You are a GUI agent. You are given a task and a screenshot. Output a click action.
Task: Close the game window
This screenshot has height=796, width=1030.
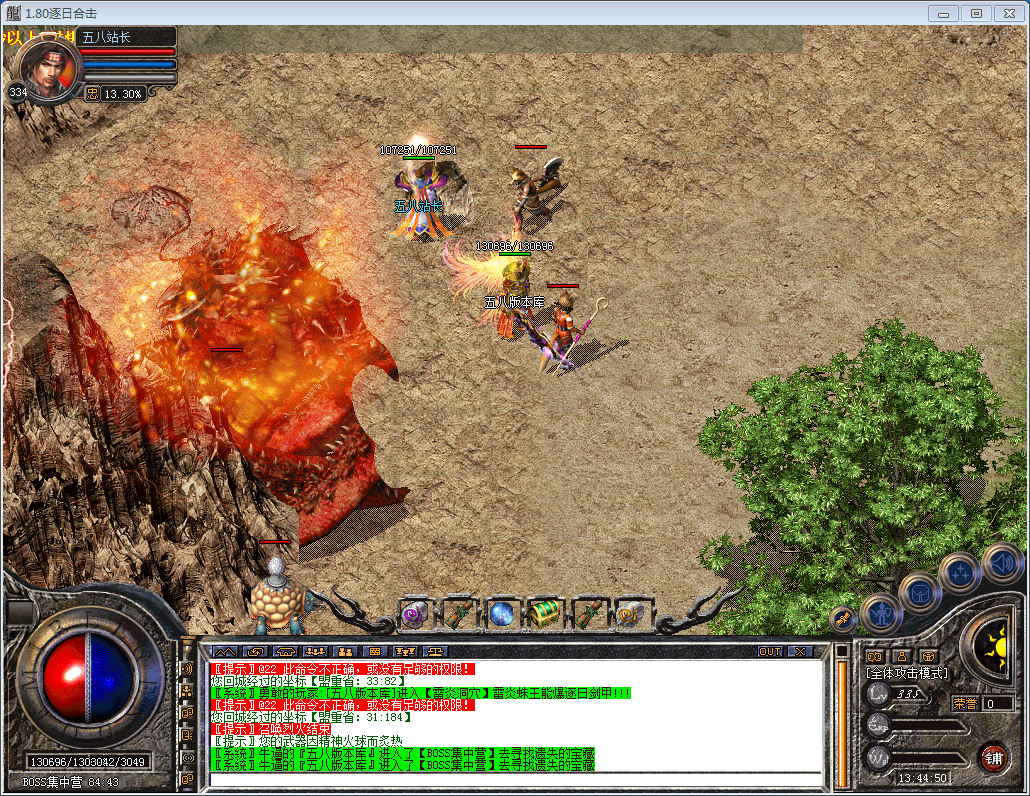point(1008,13)
